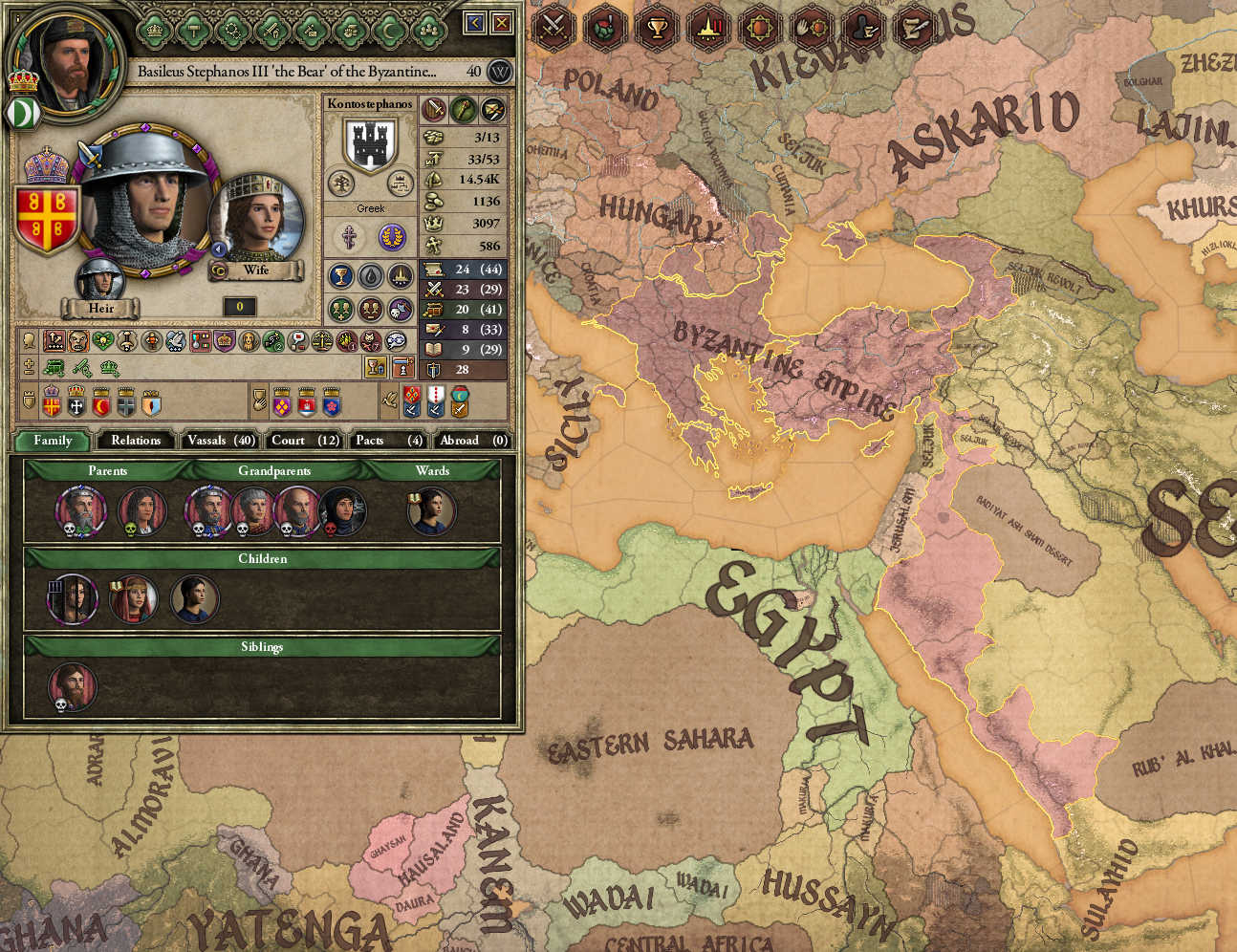Click the Kontostephanos dynasty tree icon
The width and height of the screenshot is (1237, 952).
pos(340,184)
